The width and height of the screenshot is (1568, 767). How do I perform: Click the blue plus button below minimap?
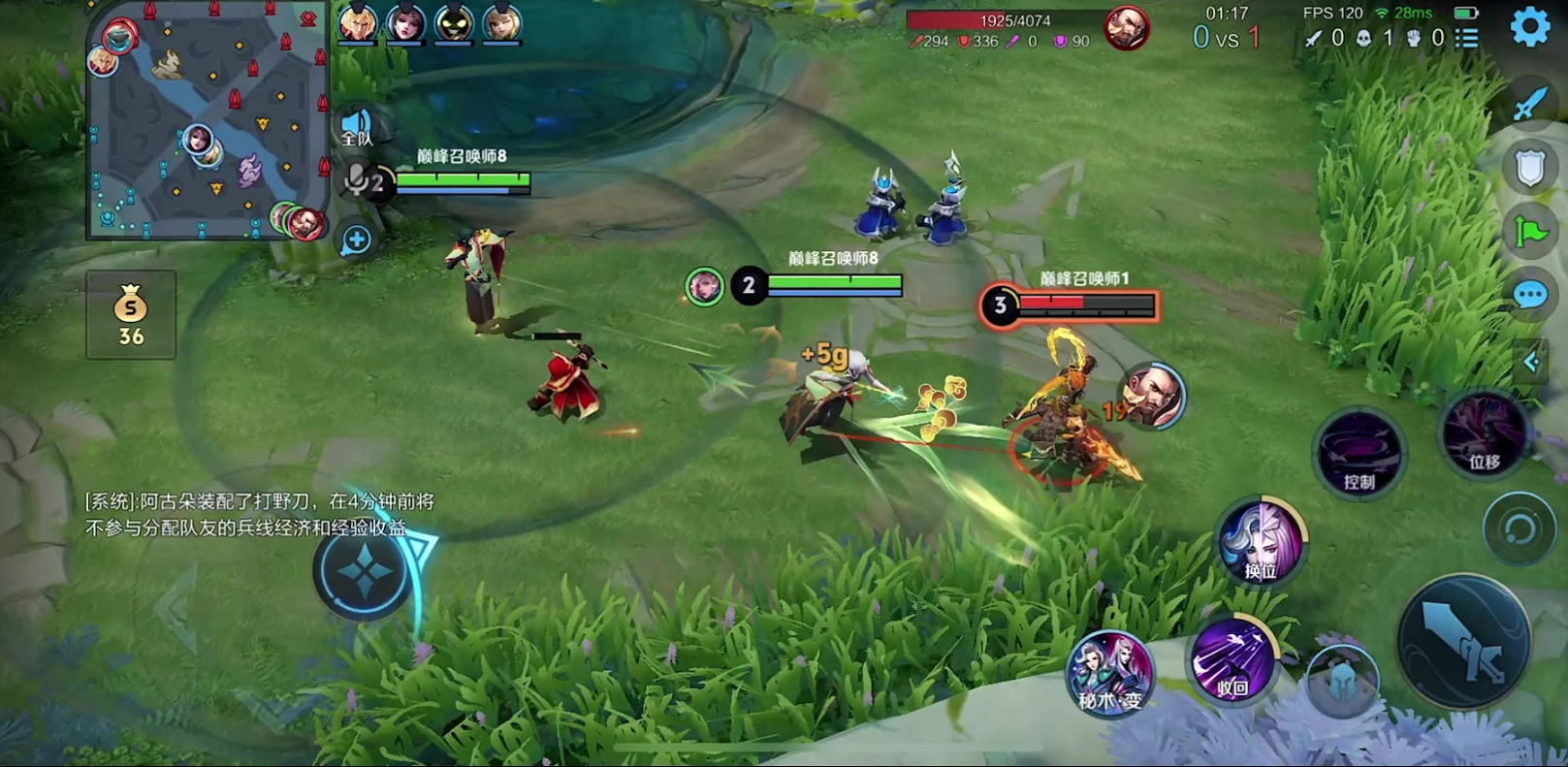coord(356,240)
